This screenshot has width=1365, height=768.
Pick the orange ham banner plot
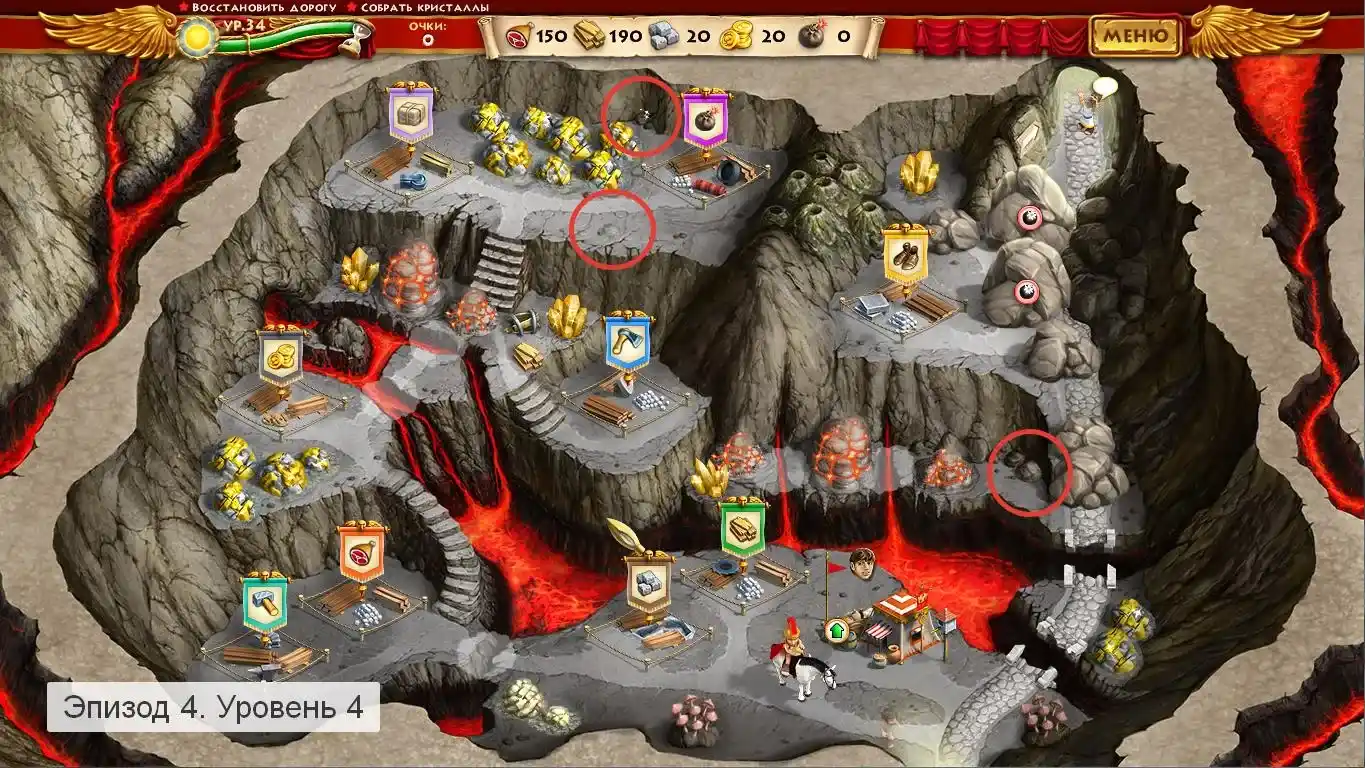point(361,551)
